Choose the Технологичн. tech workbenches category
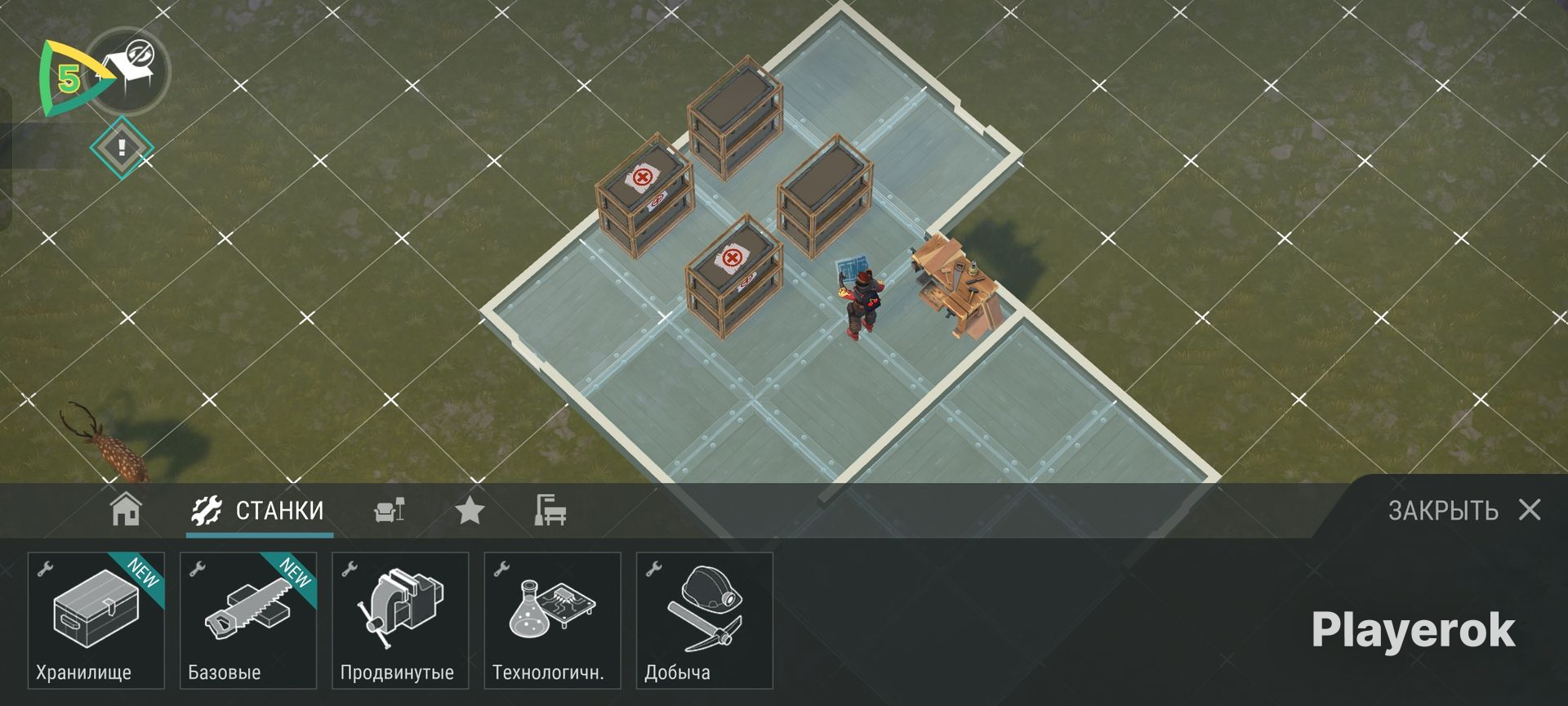Screen dimensions: 1568x706 552,620
